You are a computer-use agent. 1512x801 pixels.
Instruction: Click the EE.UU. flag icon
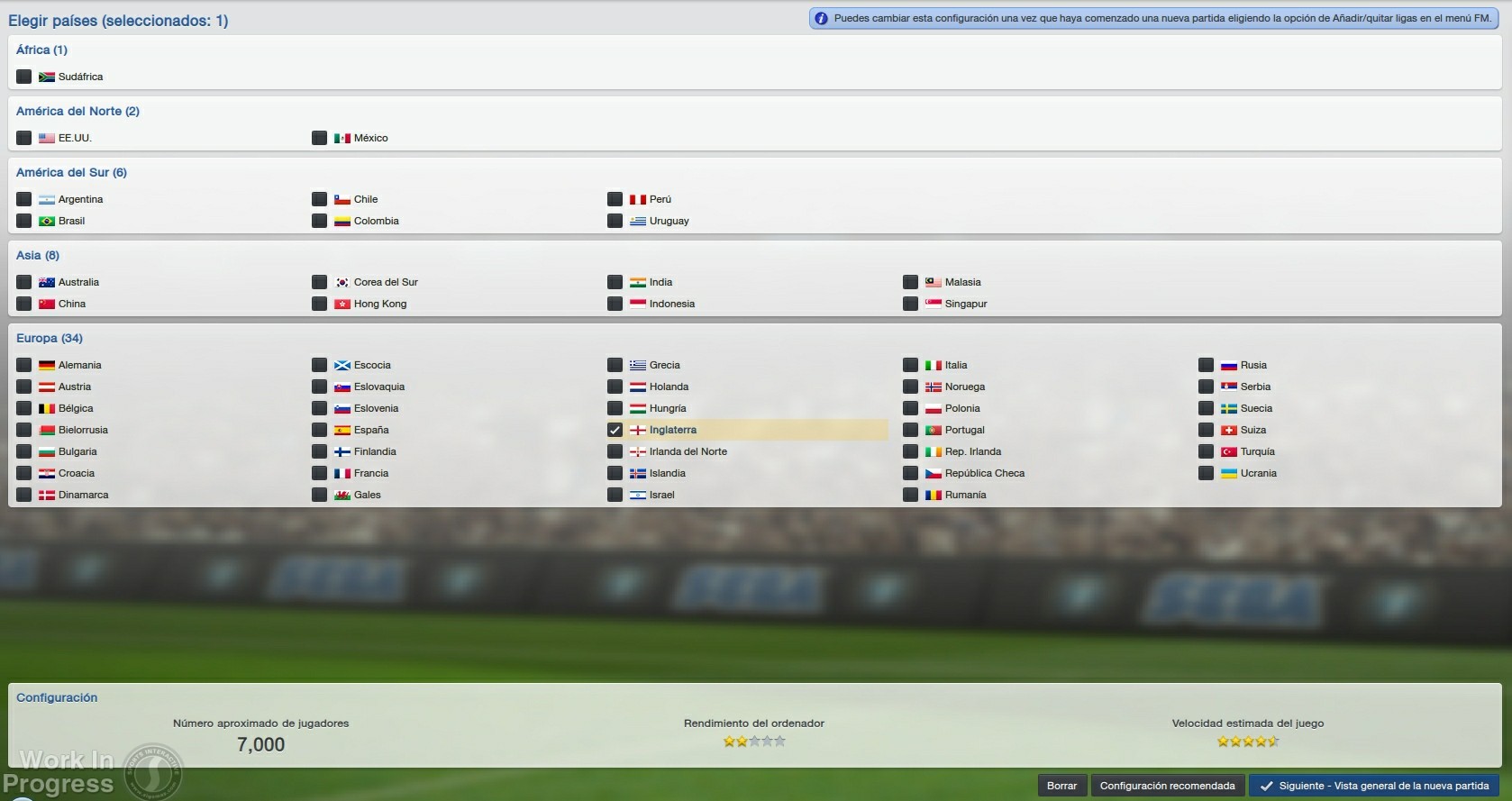pos(47,138)
